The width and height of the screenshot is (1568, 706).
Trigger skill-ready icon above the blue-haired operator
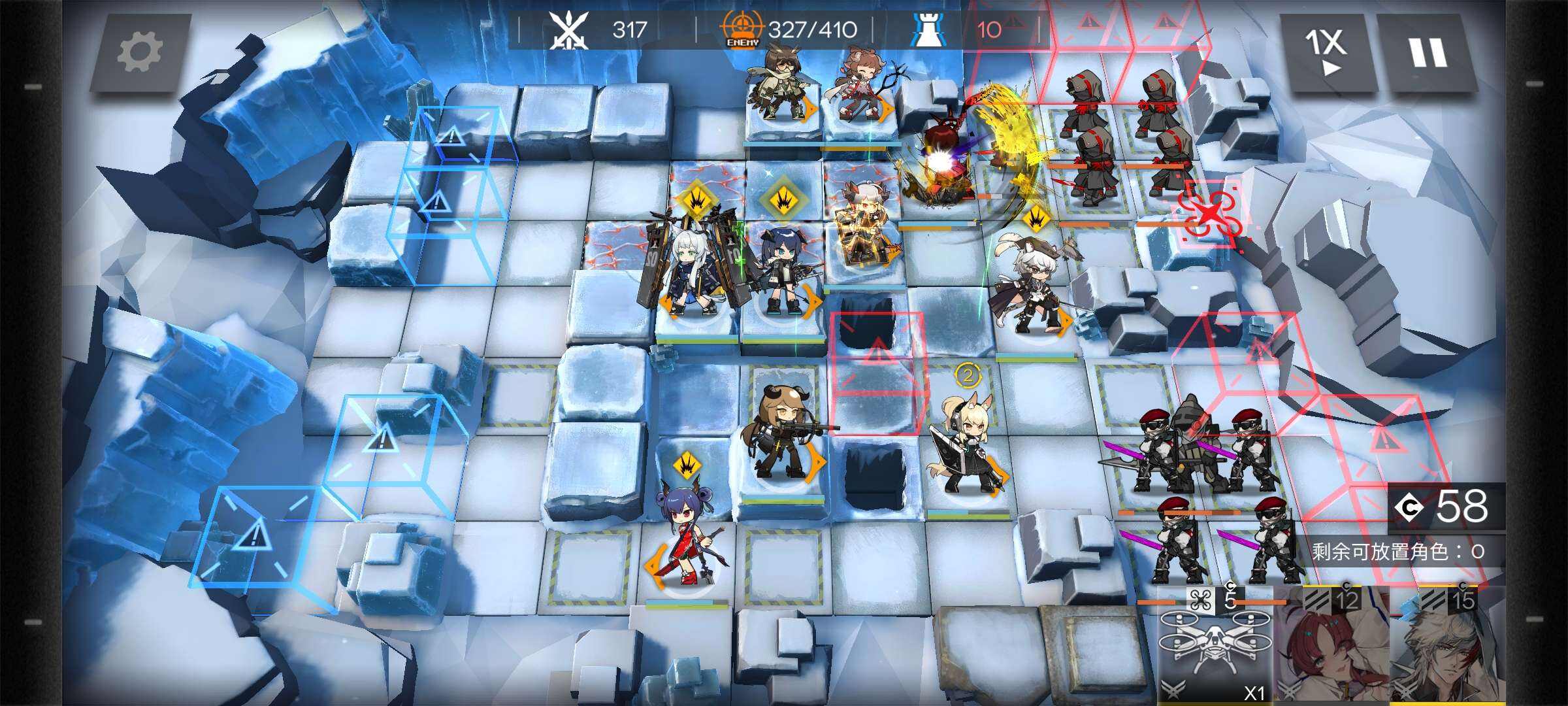tap(782, 199)
